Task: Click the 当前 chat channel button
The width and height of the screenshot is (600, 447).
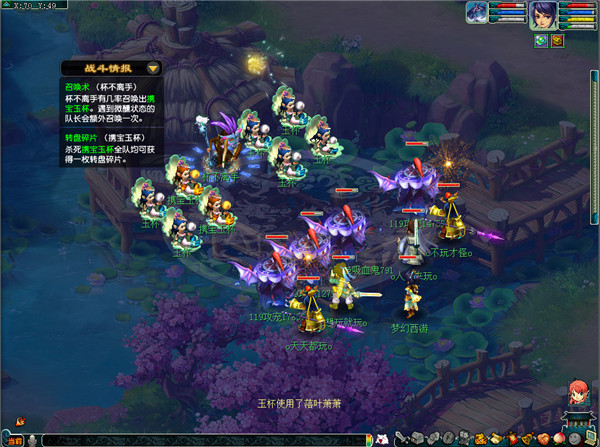Action: pyautogui.click(x=12, y=440)
